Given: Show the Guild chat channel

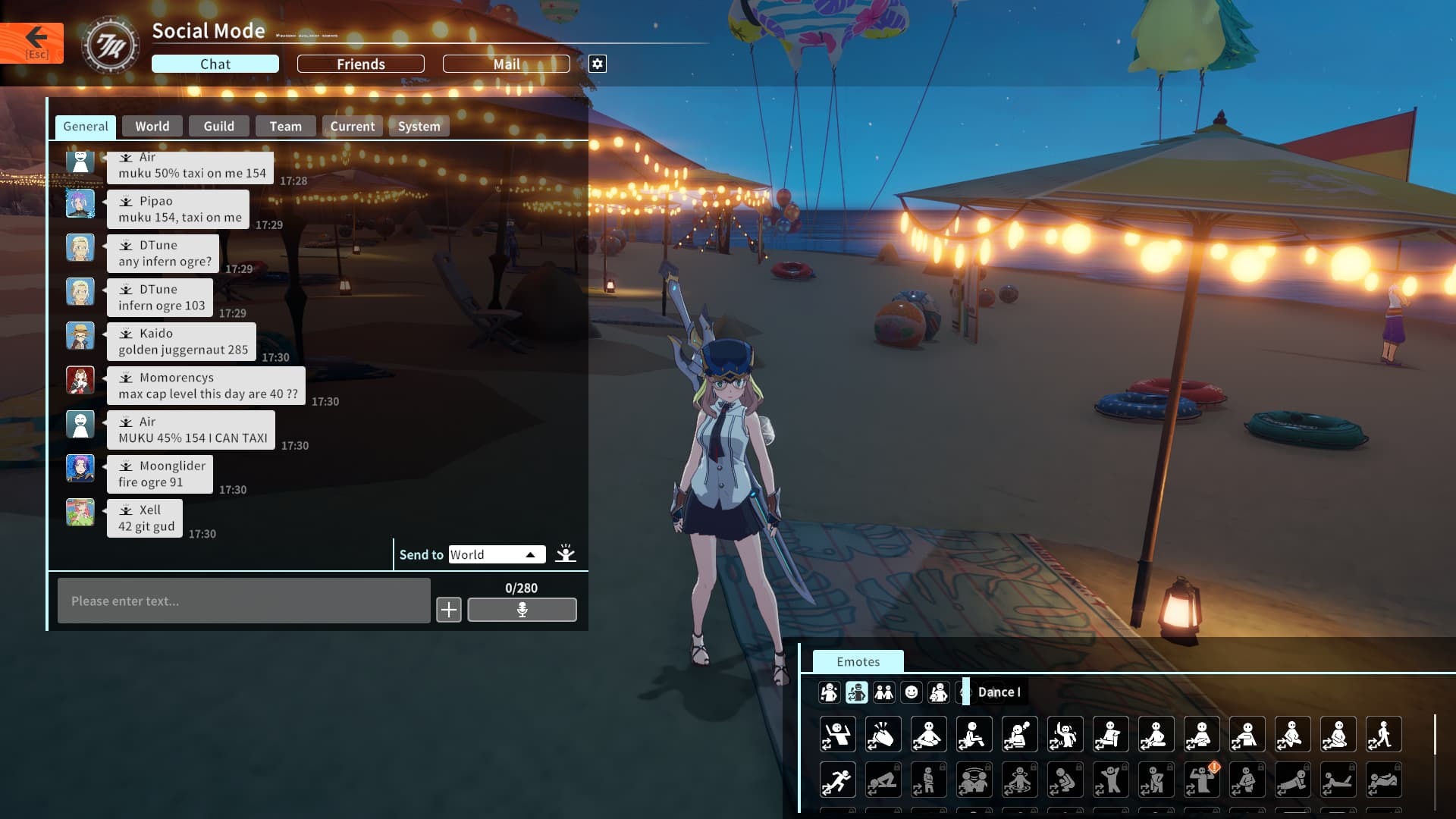Looking at the screenshot, I should coord(218,127).
